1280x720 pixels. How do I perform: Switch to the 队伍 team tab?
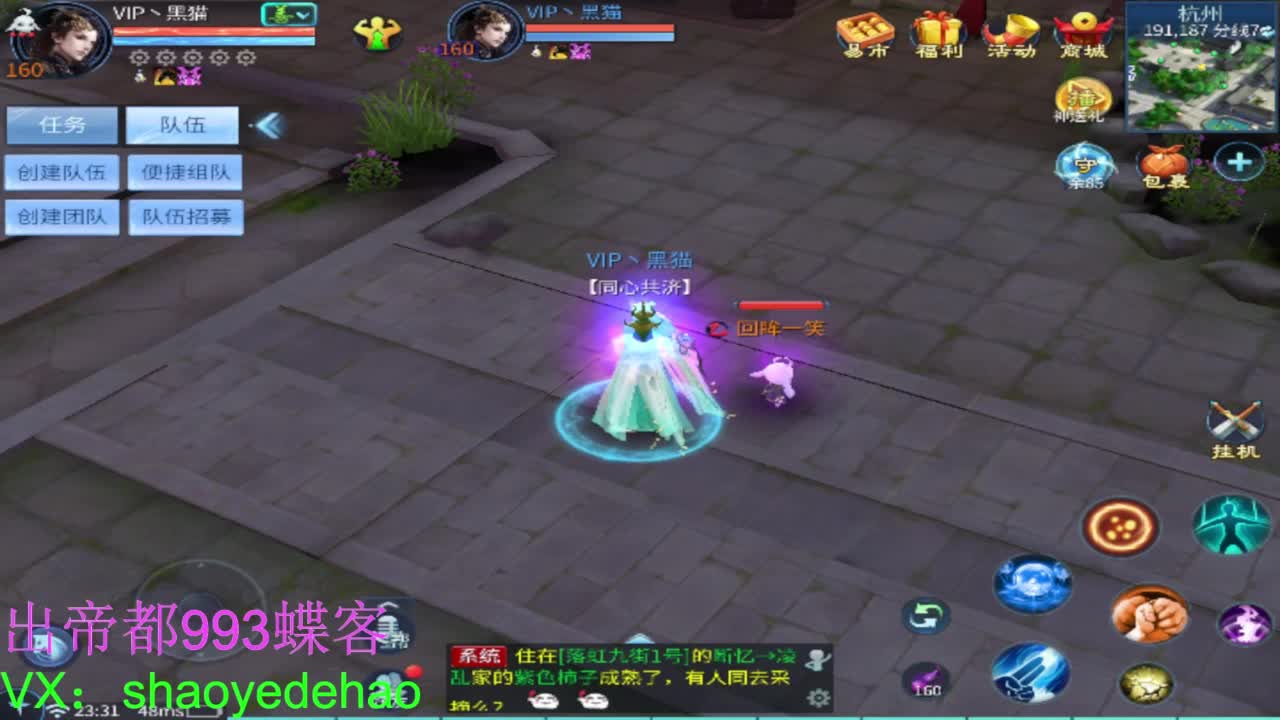coord(184,124)
